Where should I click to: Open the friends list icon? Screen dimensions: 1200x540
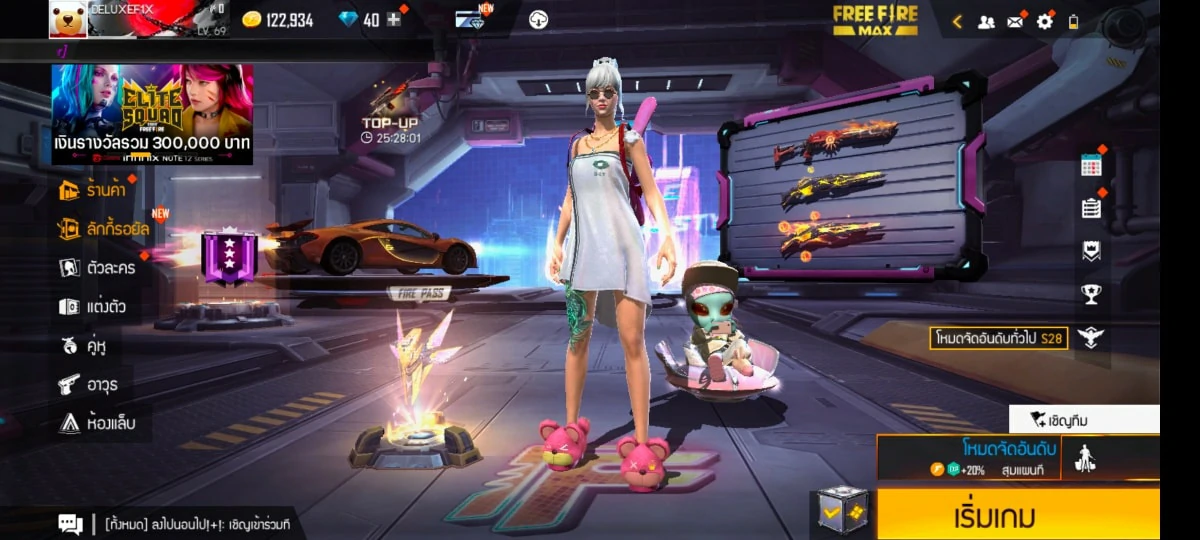[x=986, y=21]
